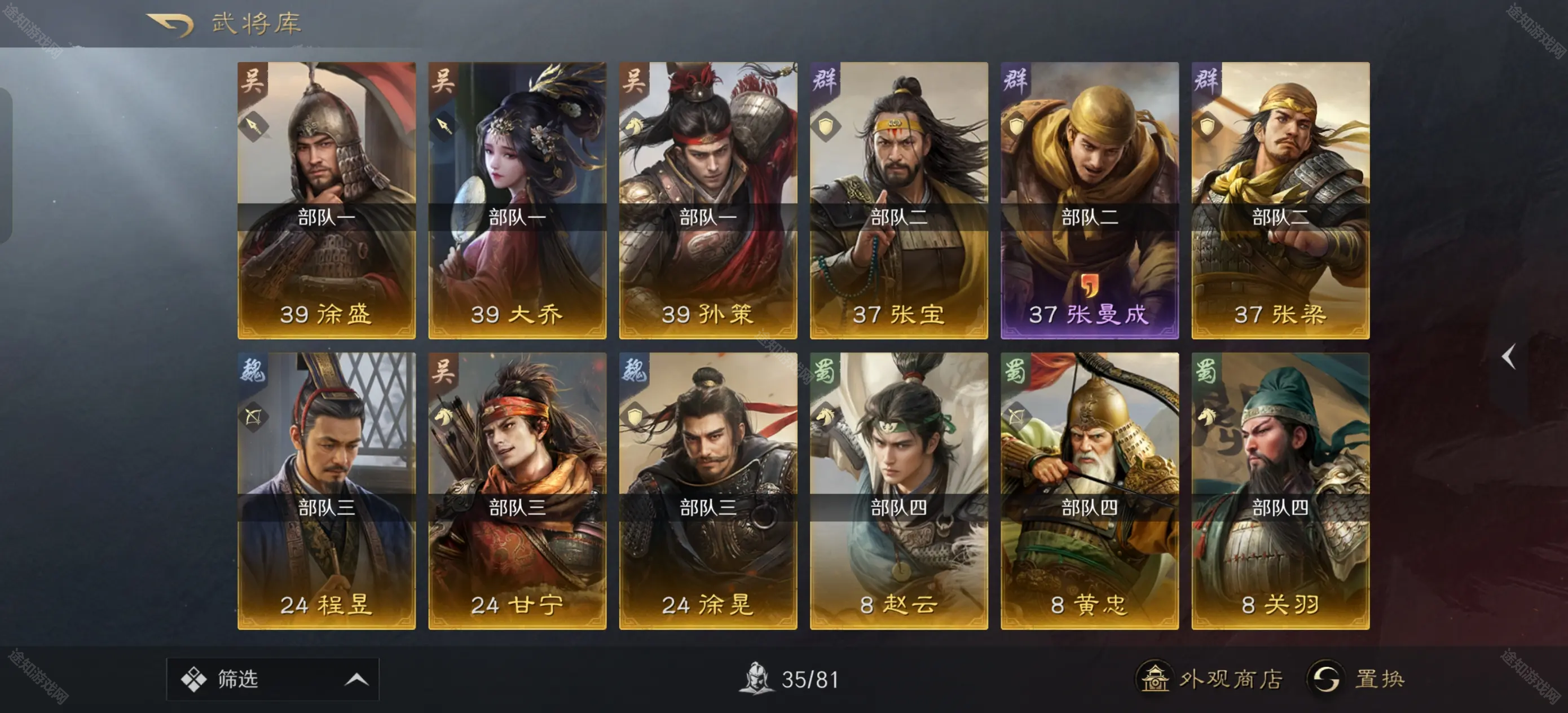Select the 程昱 general card
The image size is (1568, 713).
click(x=326, y=490)
